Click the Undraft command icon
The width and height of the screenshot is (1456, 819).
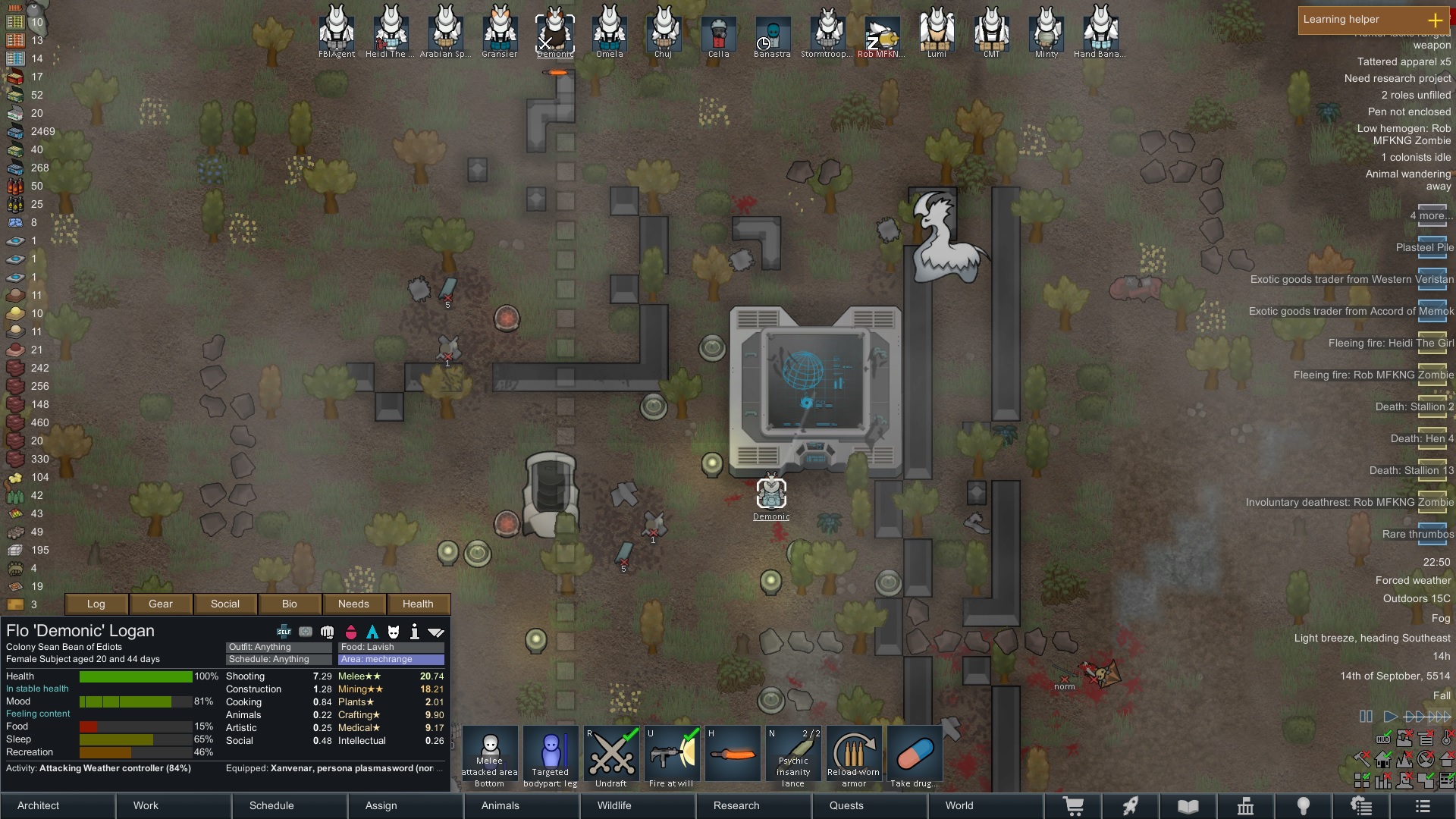tap(611, 754)
